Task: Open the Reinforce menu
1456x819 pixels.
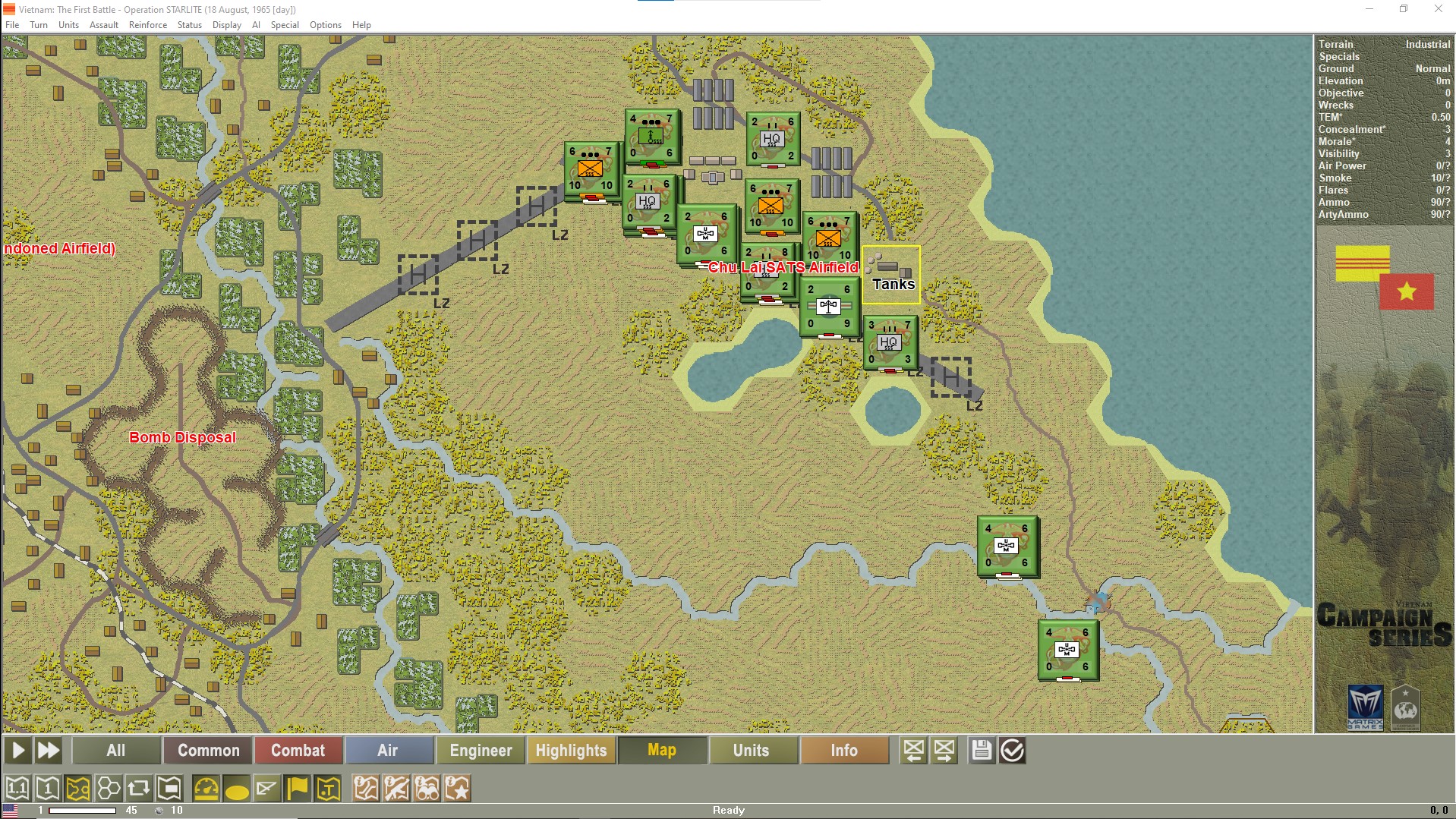Action: [148, 24]
